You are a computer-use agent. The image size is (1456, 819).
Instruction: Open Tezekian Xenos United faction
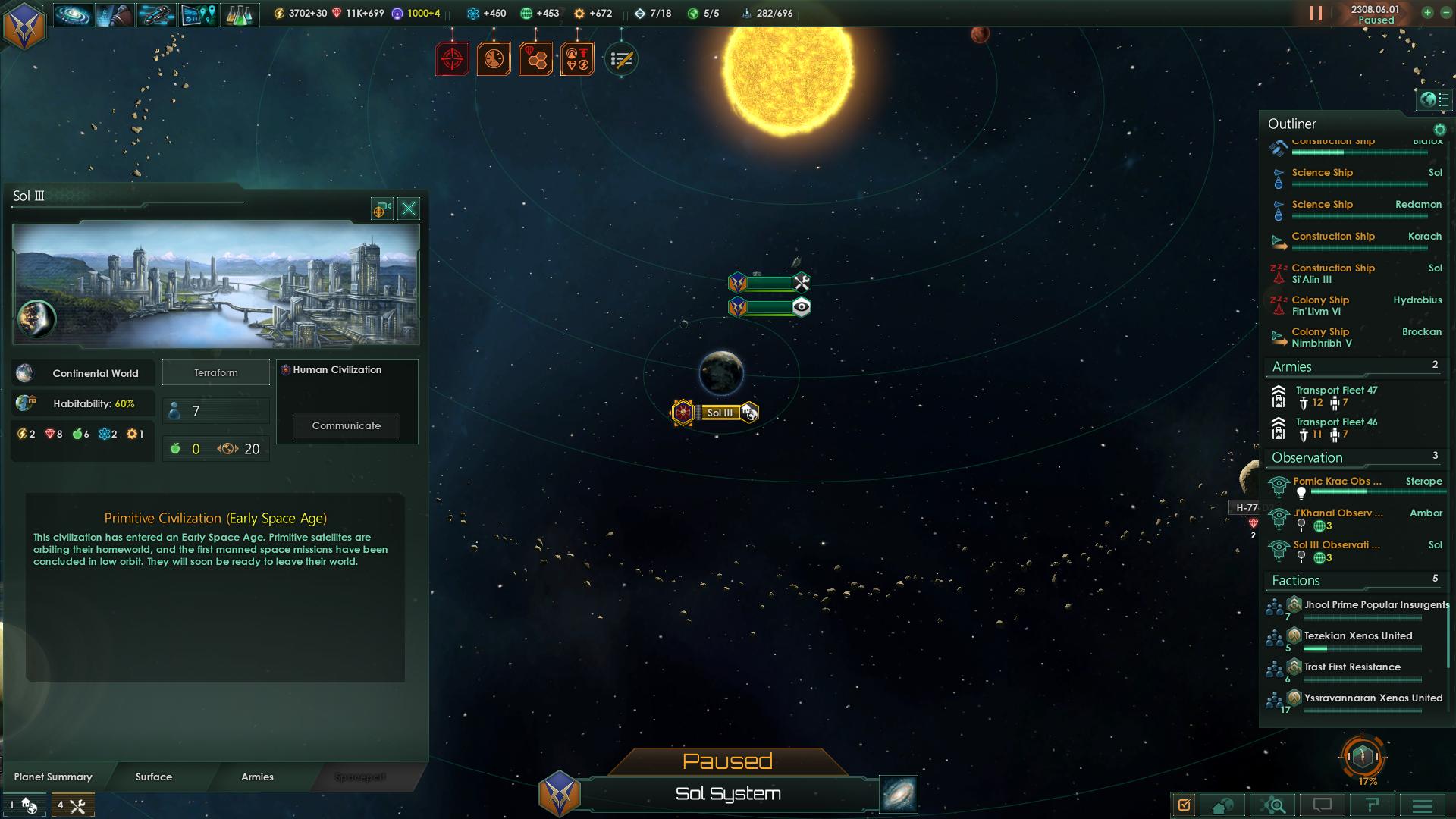(x=1357, y=636)
